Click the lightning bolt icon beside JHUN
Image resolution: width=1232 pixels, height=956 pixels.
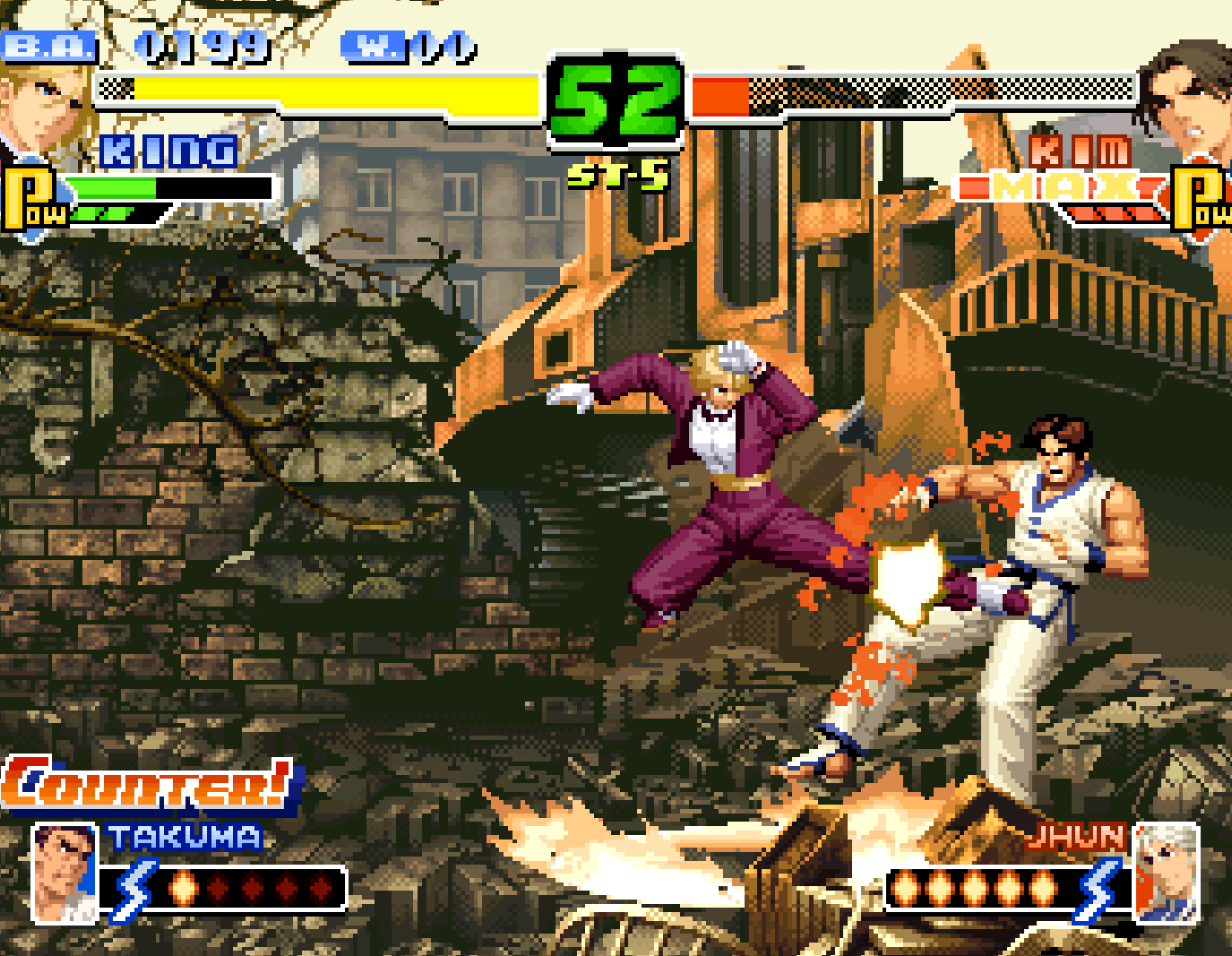point(1100,887)
